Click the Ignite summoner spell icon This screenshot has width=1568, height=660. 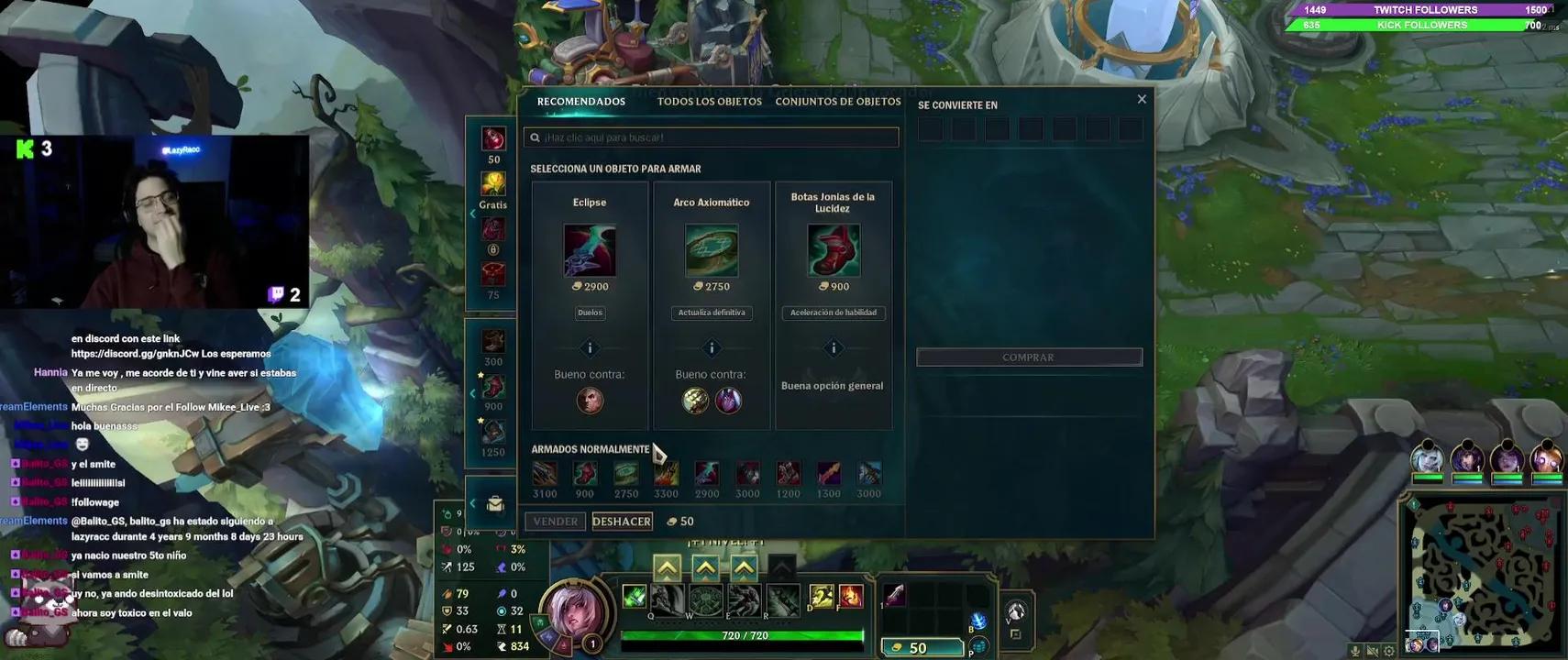(850, 596)
